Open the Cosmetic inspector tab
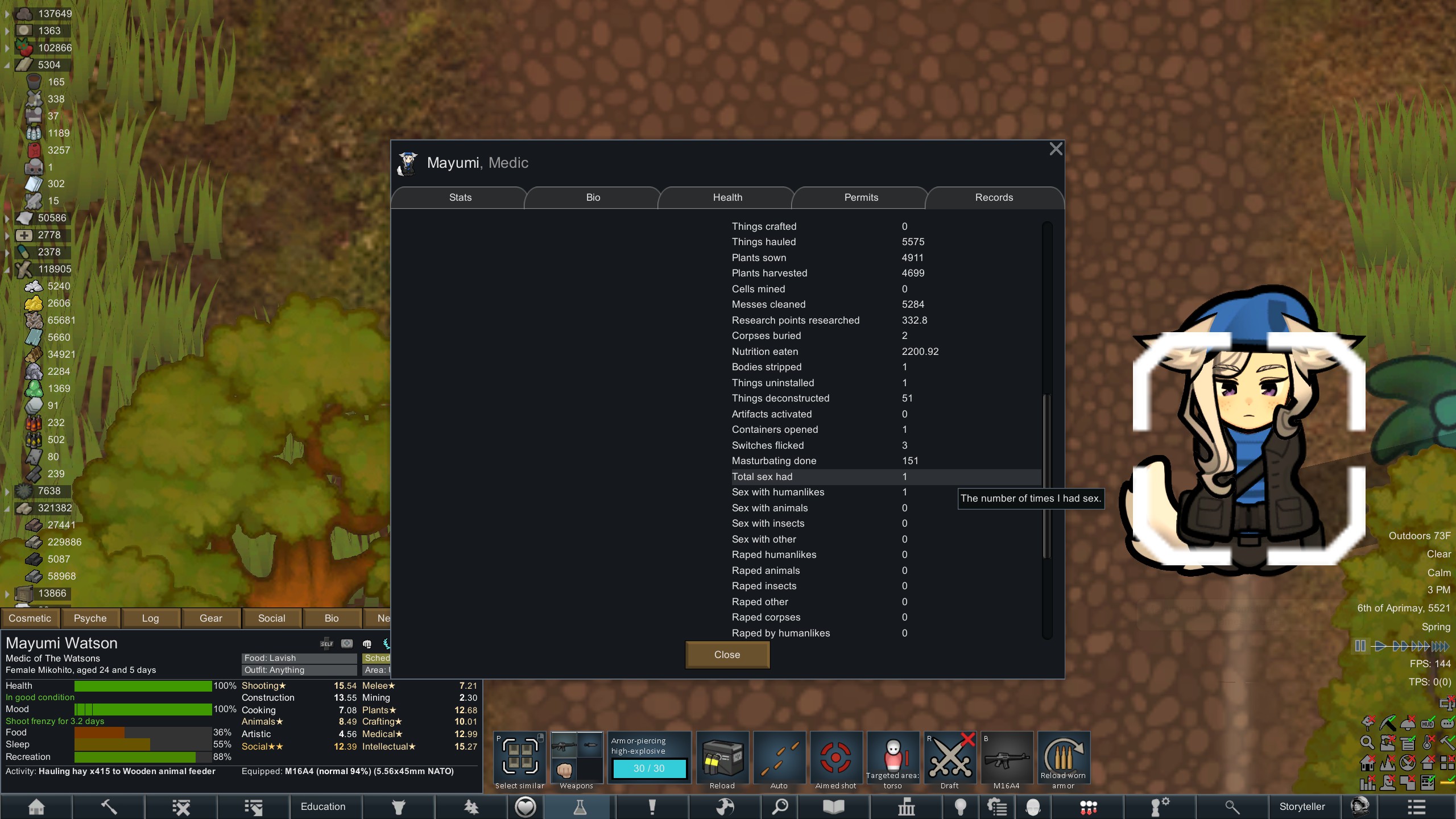The width and height of the screenshot is (1456, 819). (30, 618)
